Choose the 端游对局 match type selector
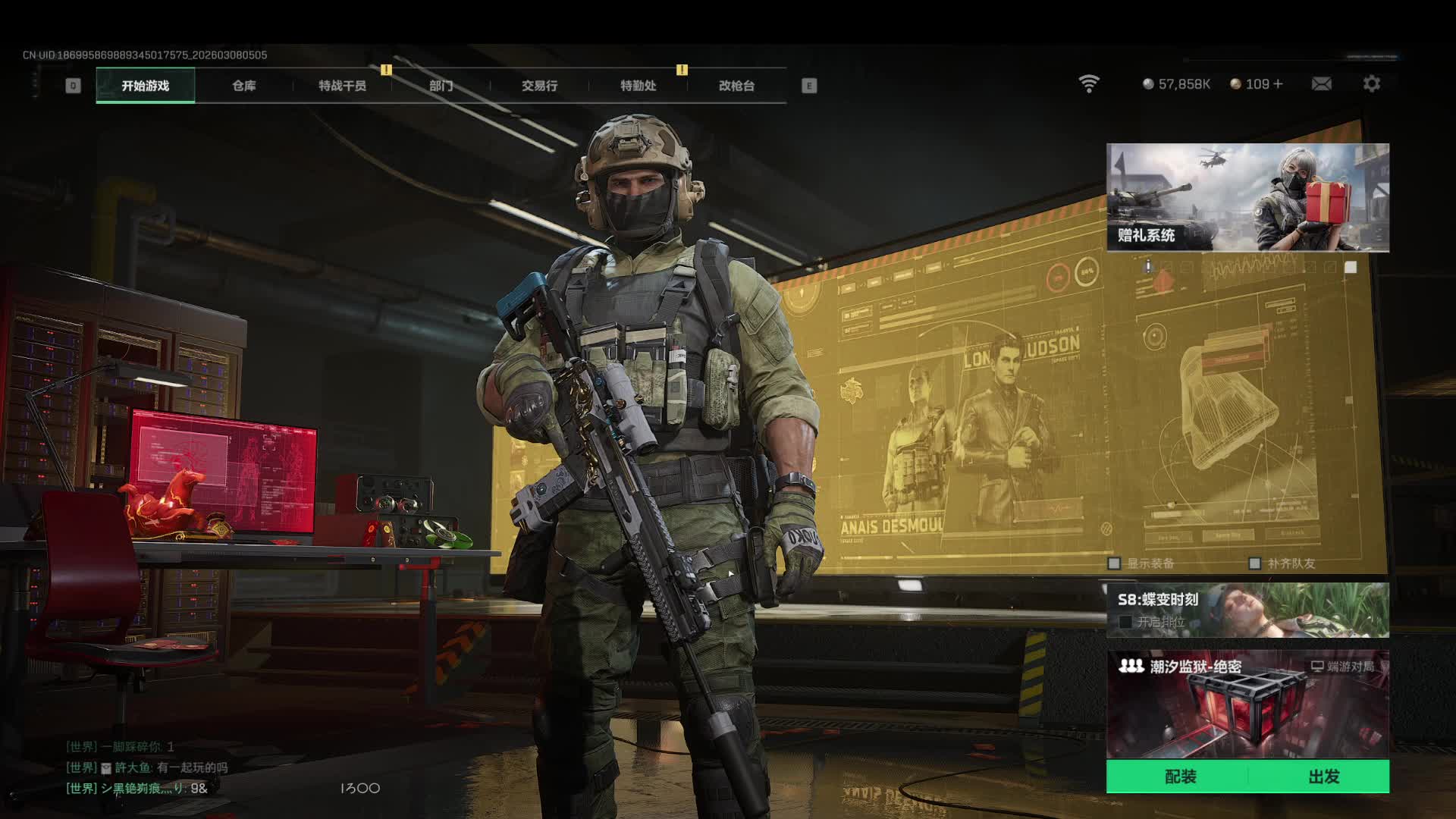Screen dimensions: 1456x819 coord(1342,667)
